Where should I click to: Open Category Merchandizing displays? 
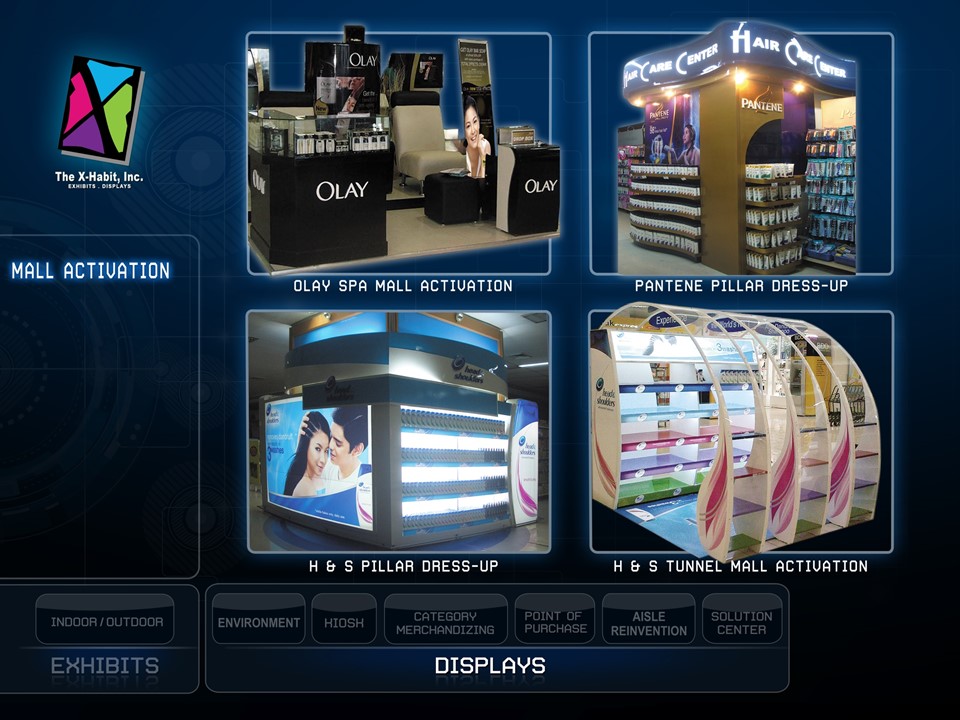coord(445,622)
